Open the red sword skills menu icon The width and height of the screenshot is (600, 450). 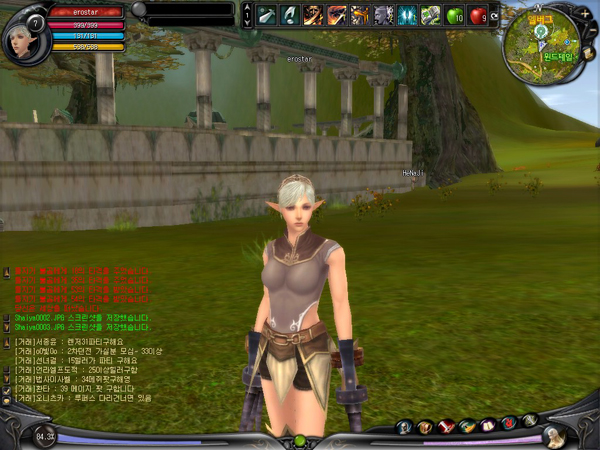coord(446,427)
